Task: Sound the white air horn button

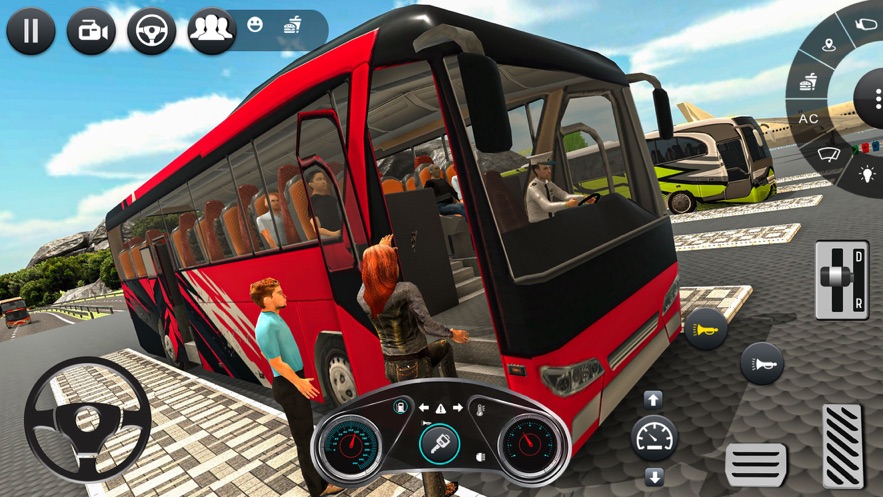Action: click(x=762, y=364)
